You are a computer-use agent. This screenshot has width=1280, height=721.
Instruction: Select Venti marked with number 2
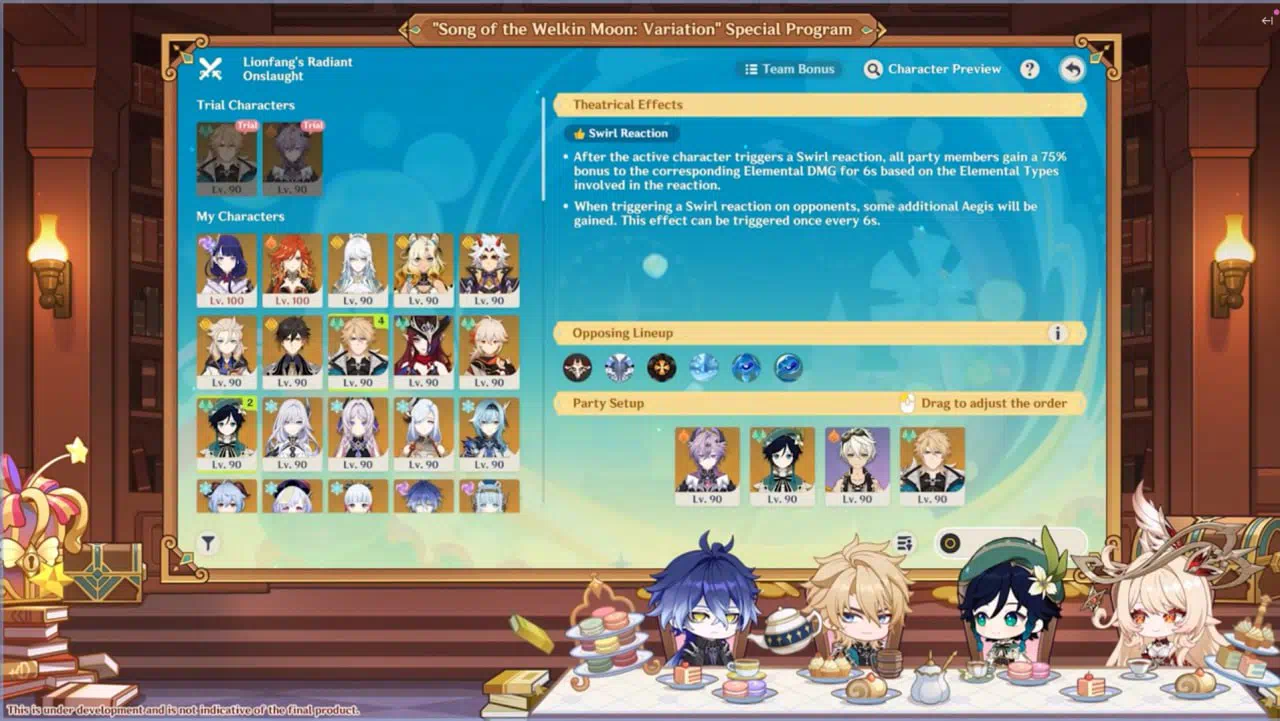coord(226,434)
